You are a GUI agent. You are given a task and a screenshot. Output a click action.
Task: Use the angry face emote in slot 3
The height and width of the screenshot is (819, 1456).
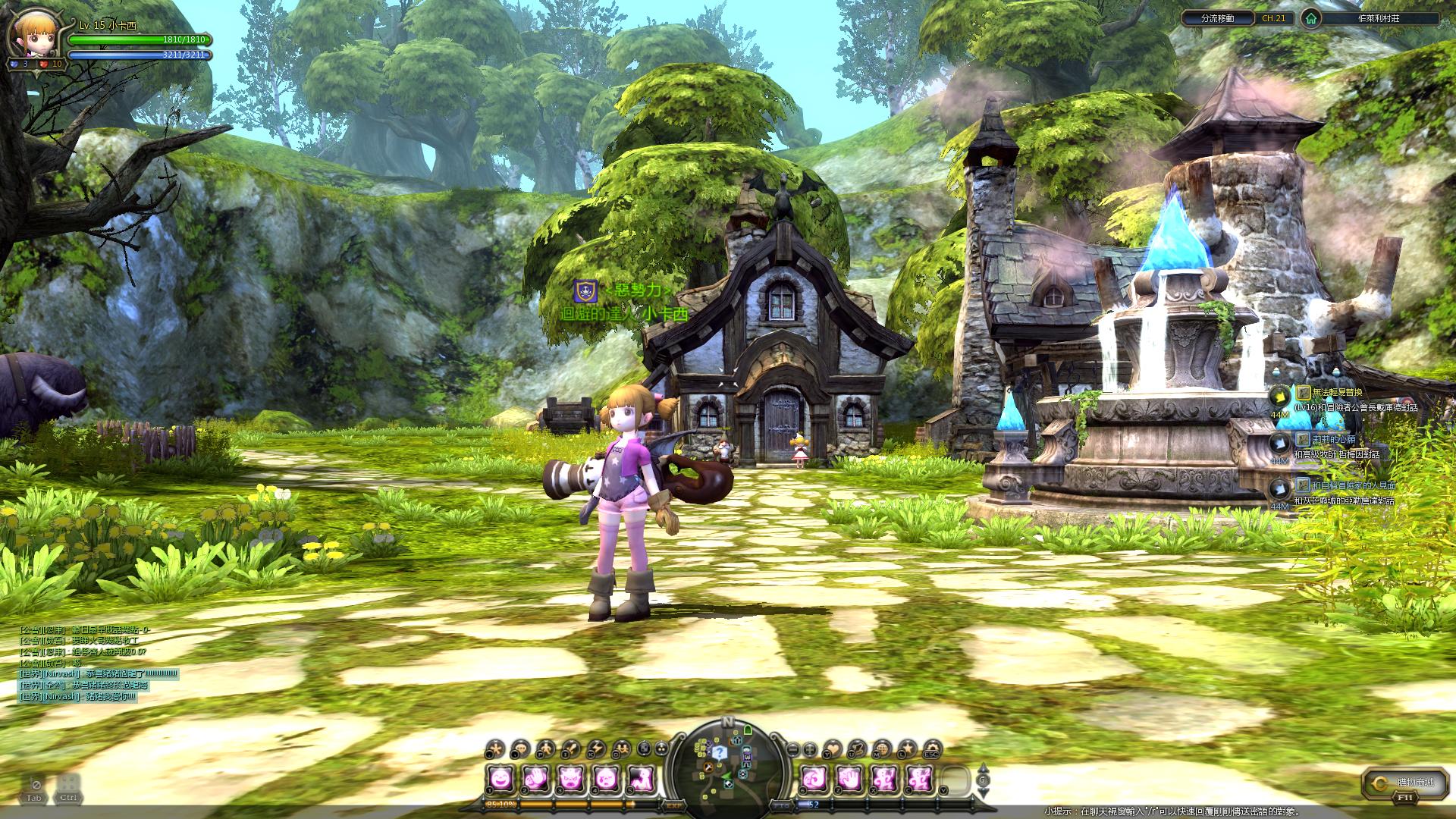click(x=570, y=777)
